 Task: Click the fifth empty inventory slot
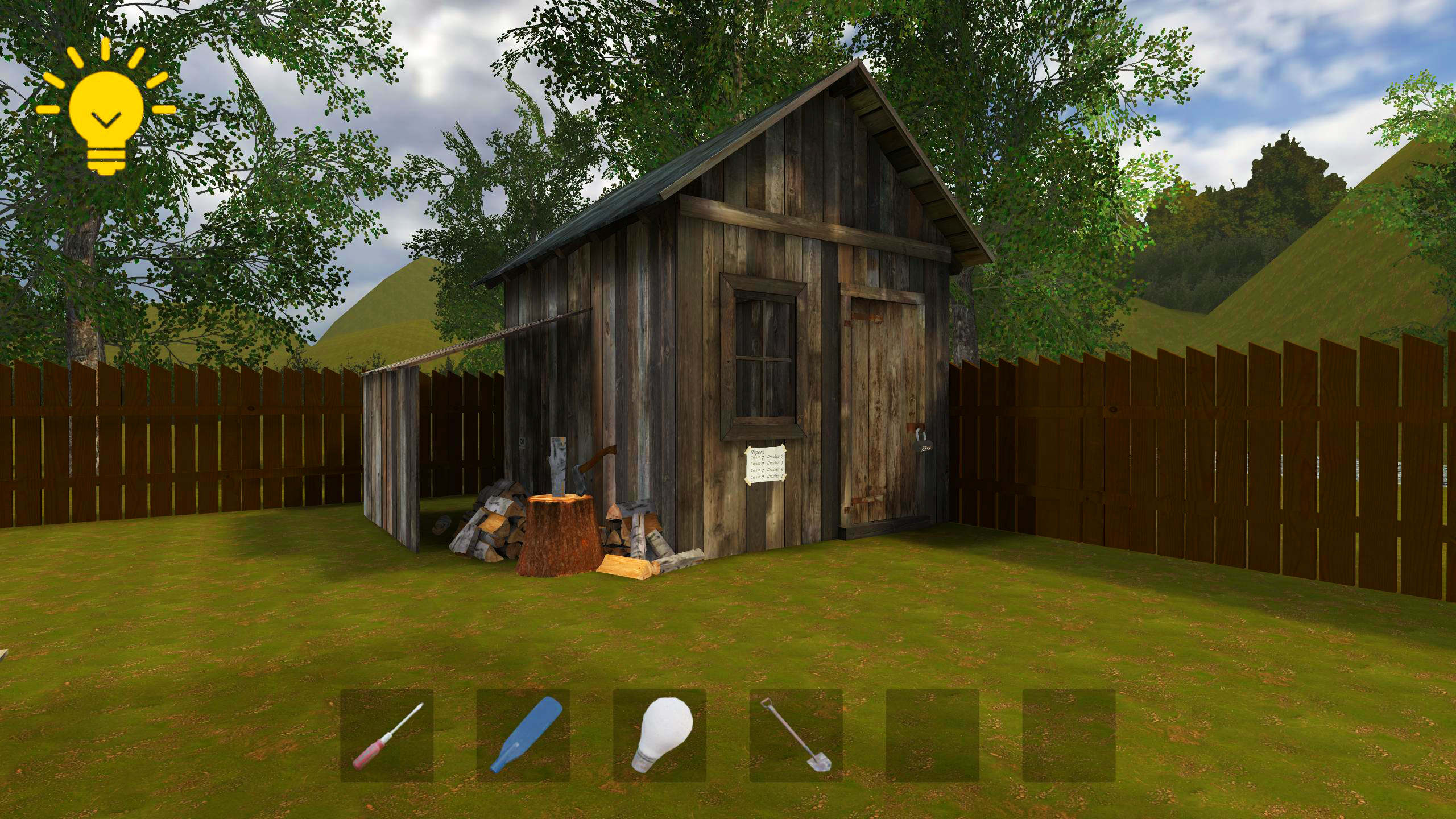pyautogui.click(x=933, y=734)
